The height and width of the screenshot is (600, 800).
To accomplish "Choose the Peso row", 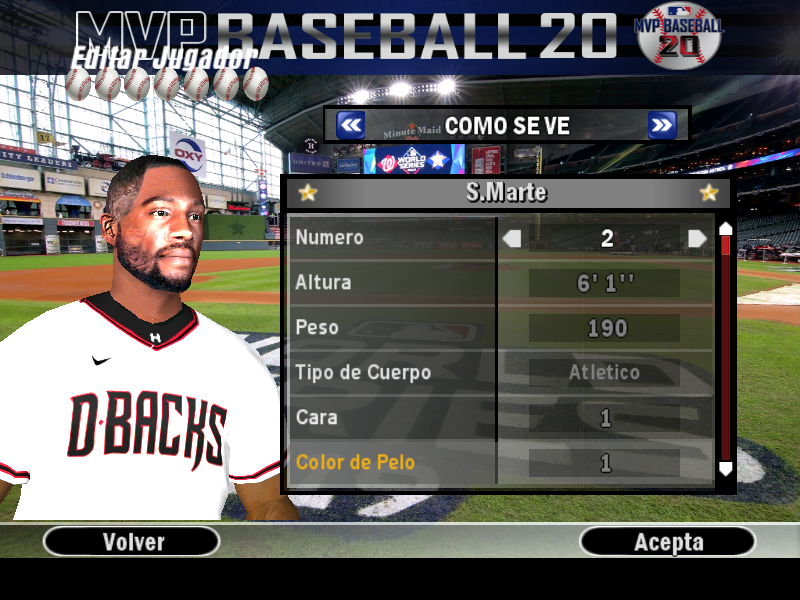I will [392, 328].
